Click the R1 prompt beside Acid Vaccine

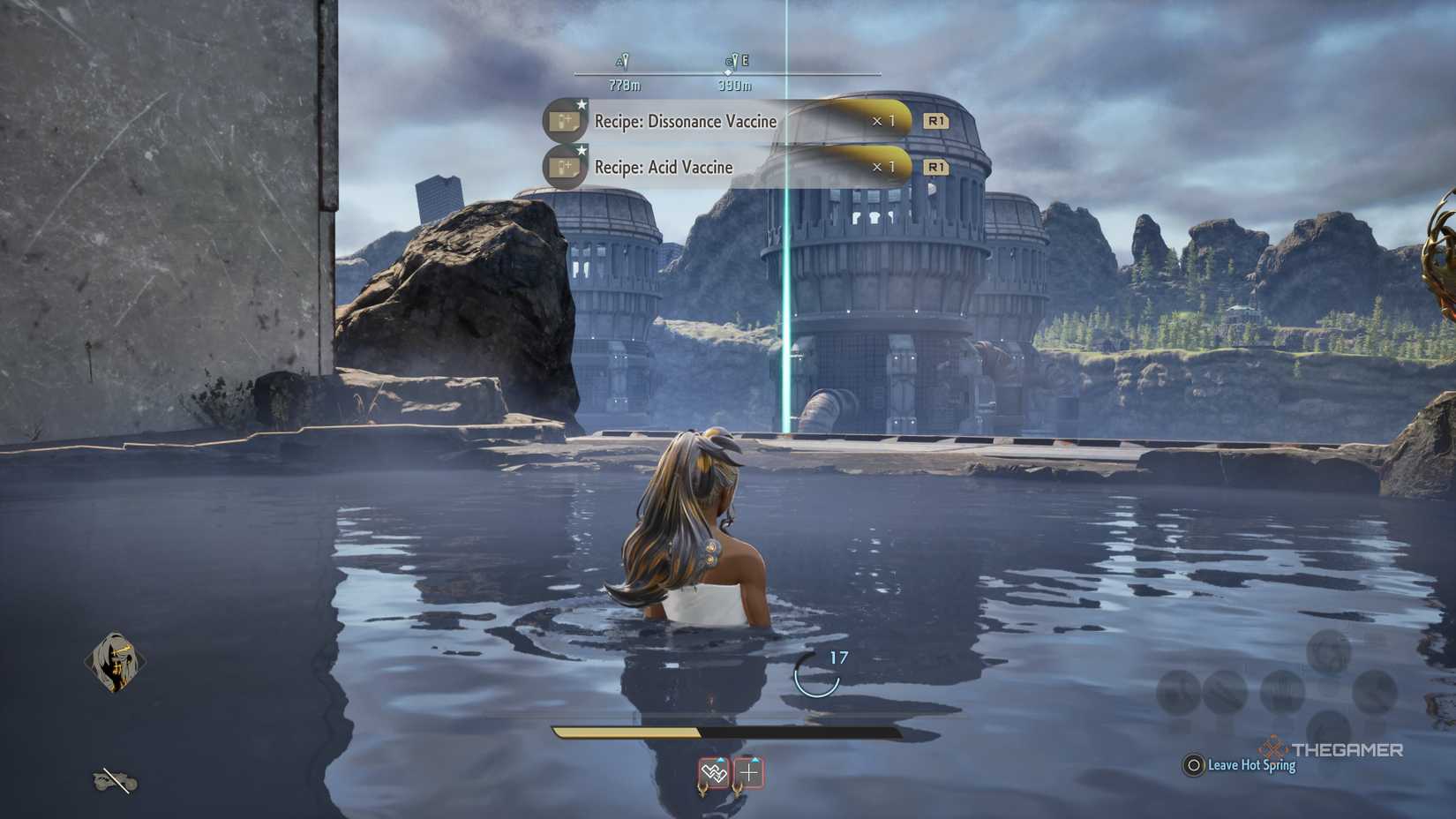(936, 167)
